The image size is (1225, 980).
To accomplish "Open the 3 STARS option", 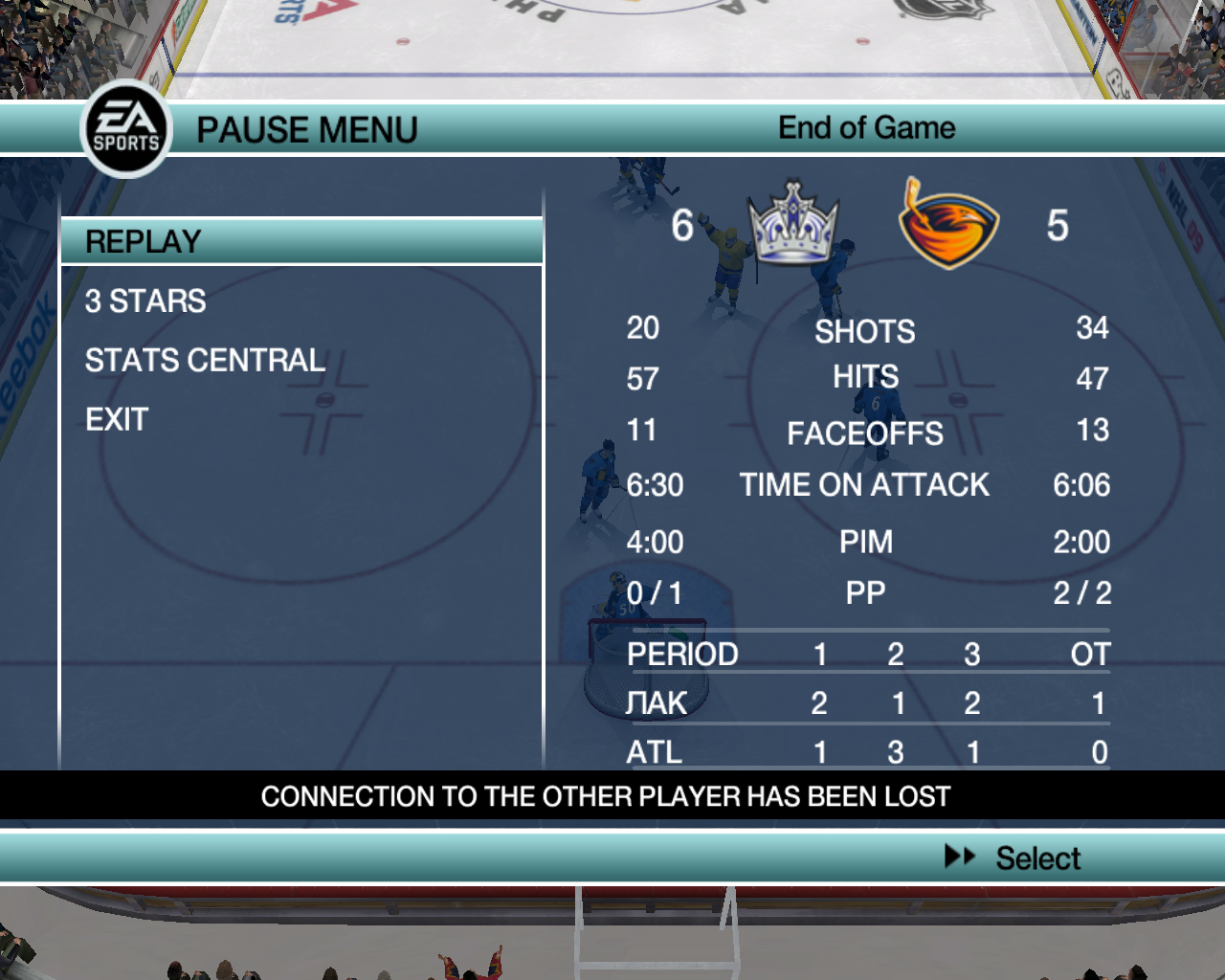I will (x=145, y=301).
